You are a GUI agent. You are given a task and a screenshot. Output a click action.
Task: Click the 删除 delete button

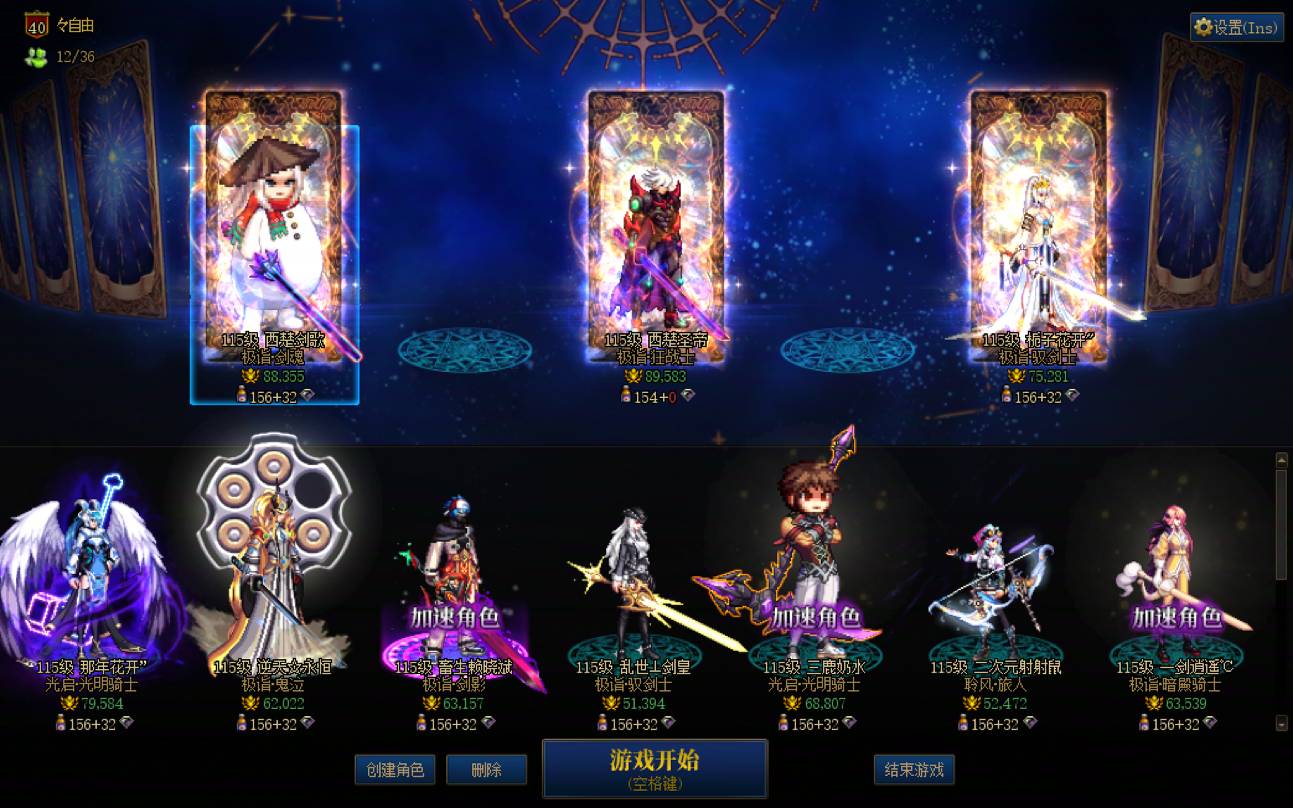487,769
